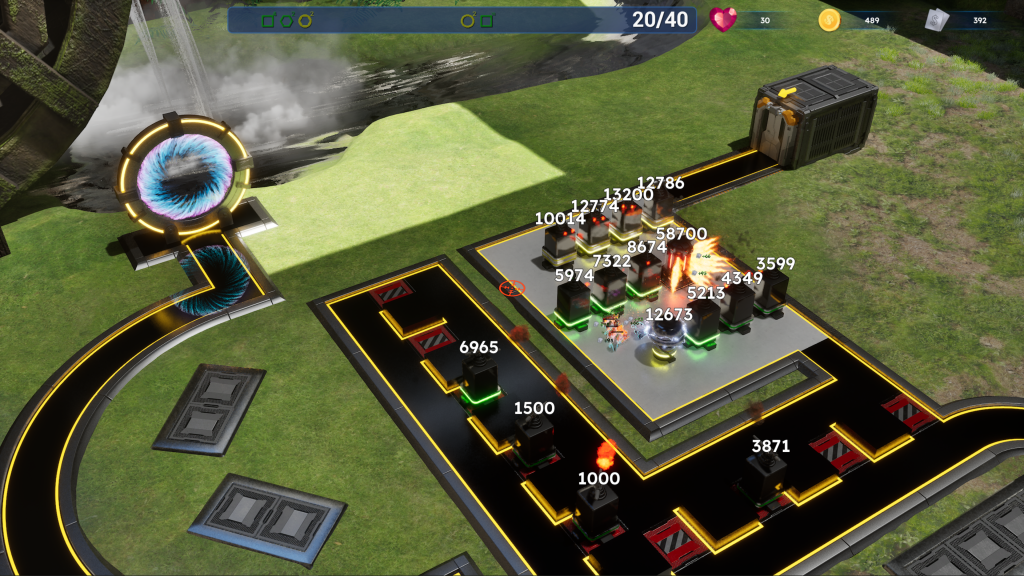The width and height of the screenshot is (1024, 576).
Task: Select the gold coin currency icon
Action: point(828,20)
